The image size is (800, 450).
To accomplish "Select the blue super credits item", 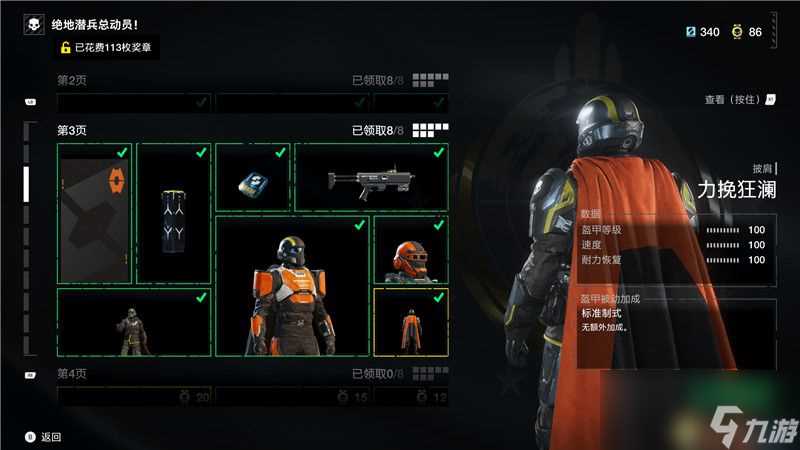I will tap(251, 178).
